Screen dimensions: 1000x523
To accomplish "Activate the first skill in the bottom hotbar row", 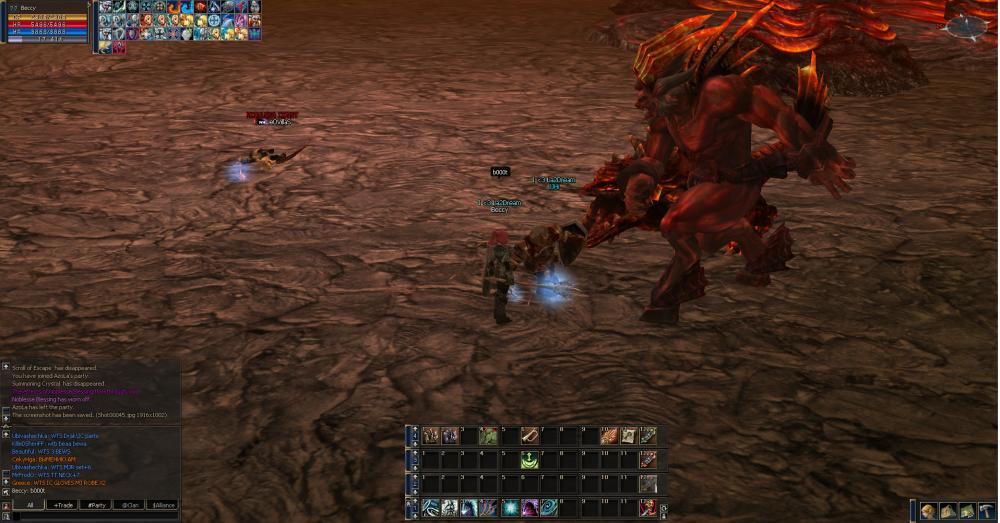I will point(430,508).
